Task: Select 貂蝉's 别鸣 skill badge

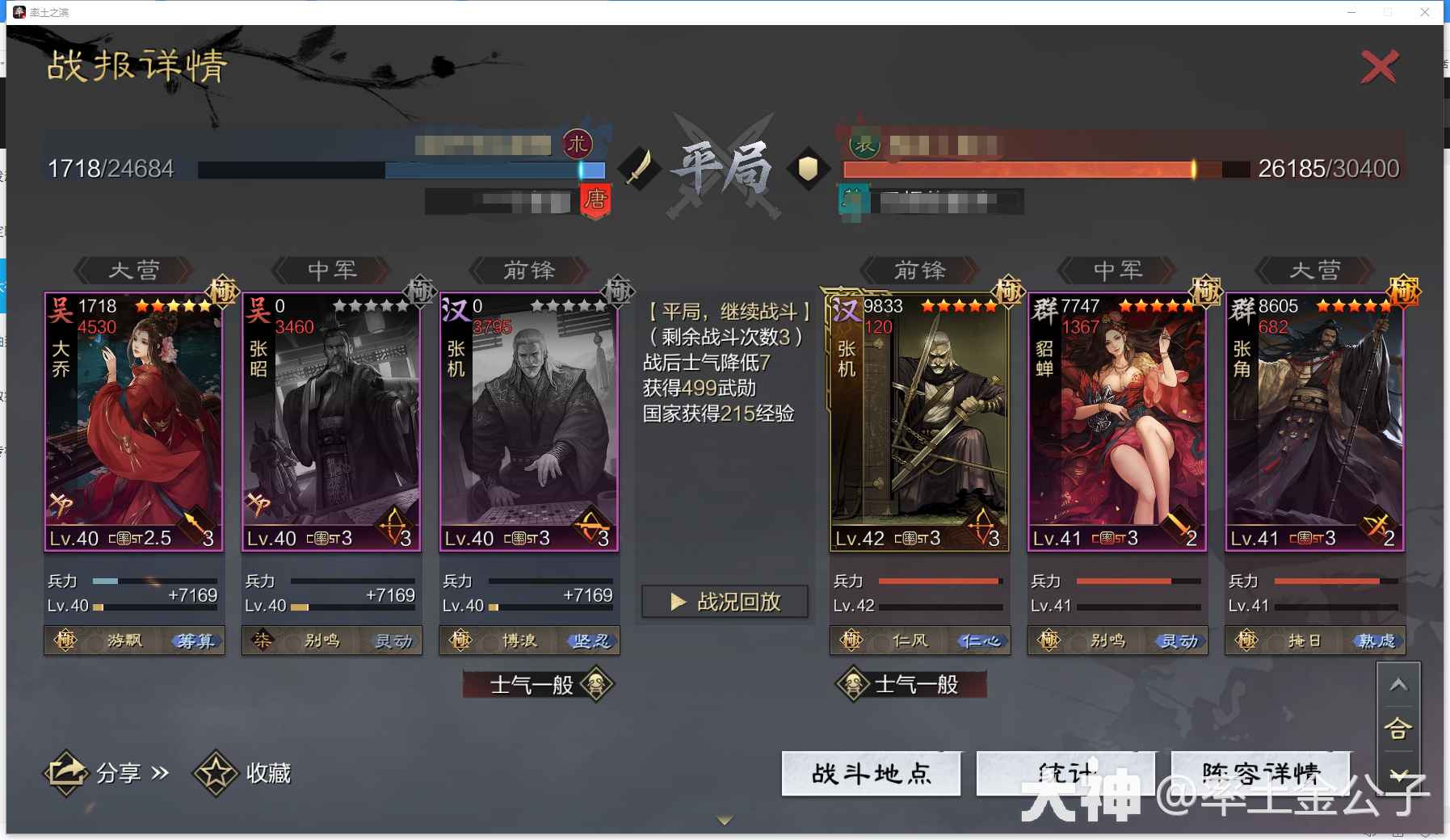Action: (x=1109, y=640)
